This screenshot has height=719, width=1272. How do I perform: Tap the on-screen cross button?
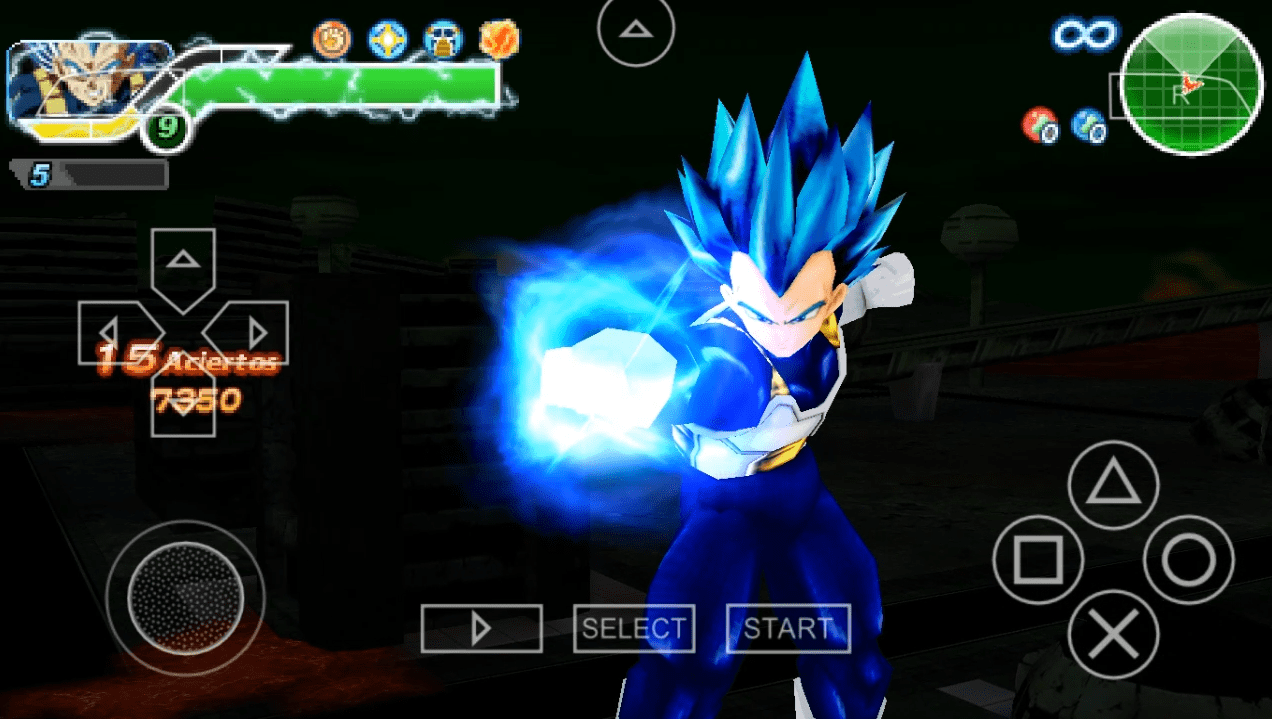coord(1113,634)
